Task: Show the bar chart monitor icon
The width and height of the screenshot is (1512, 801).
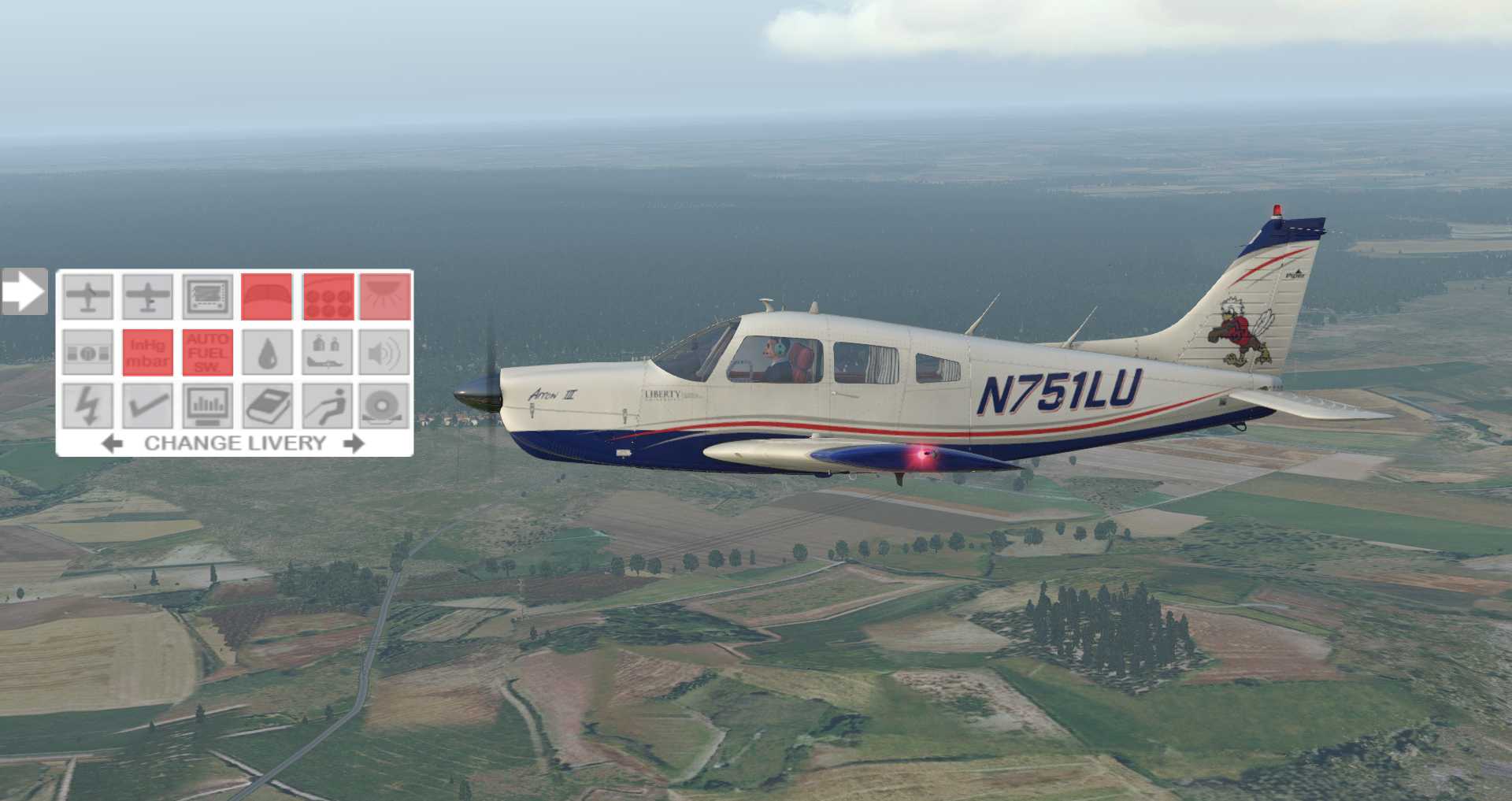Action: point(208,406)
